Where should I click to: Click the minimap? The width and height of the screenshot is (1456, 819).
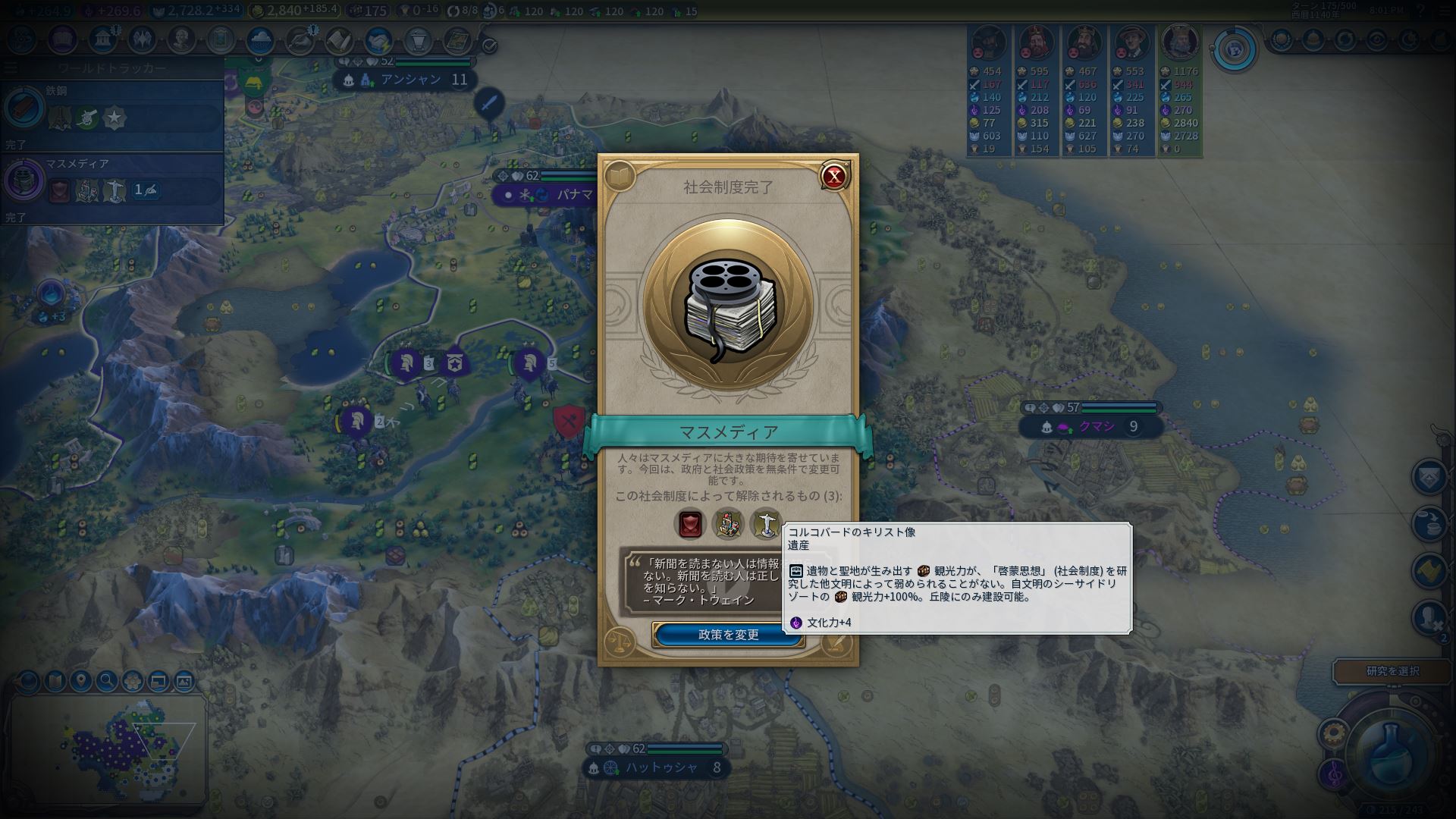pos(110,747)
